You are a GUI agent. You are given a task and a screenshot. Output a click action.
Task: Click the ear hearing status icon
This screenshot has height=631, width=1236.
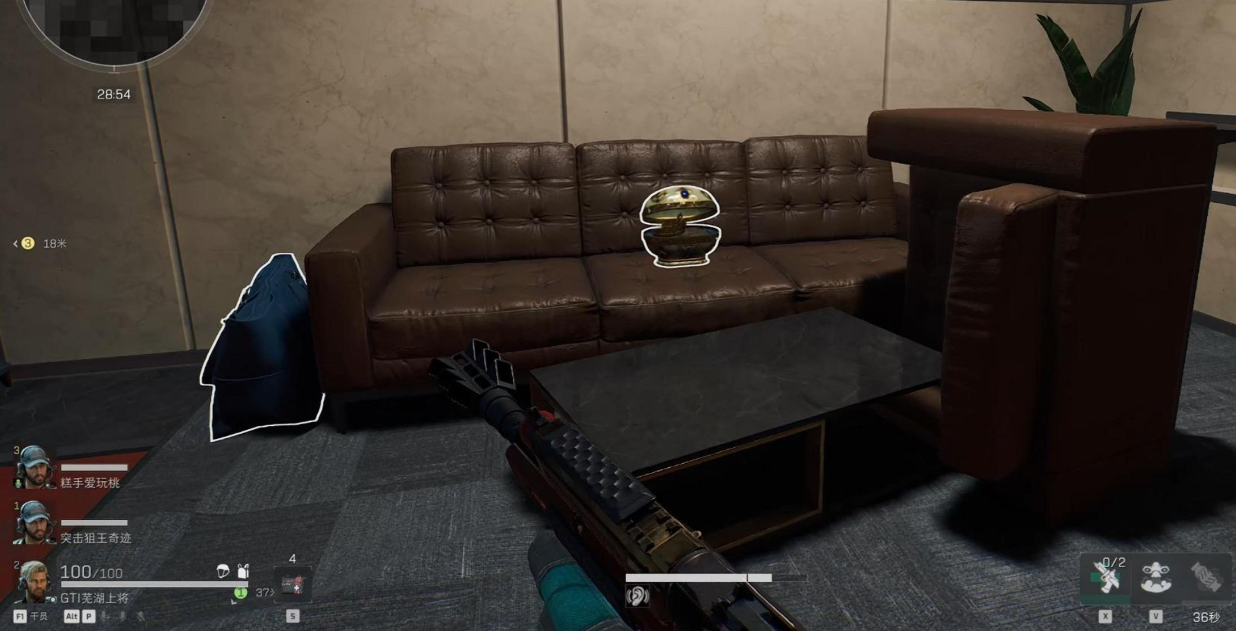point(637,595)
